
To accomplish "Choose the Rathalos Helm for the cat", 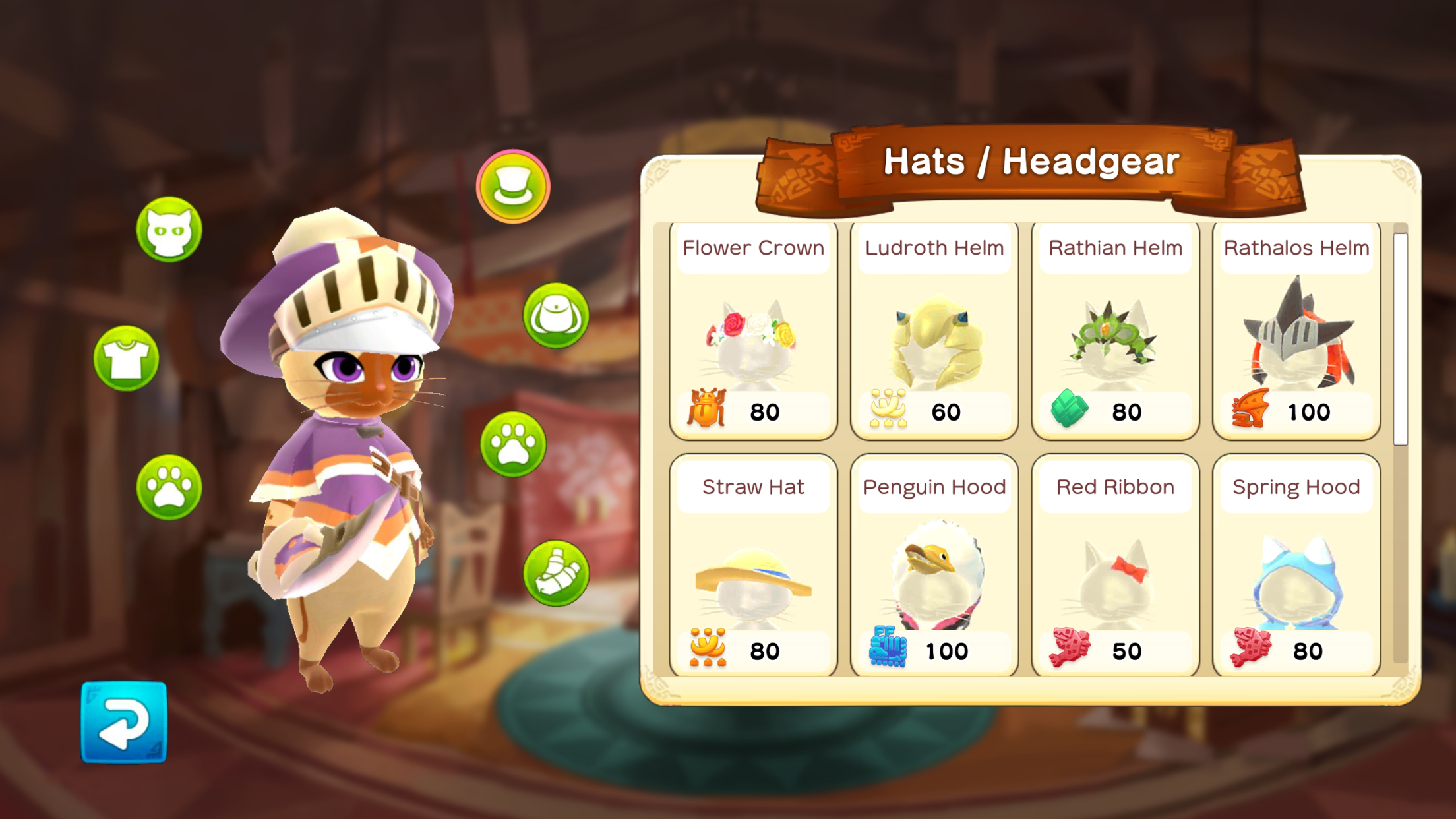I will 1295,330.
